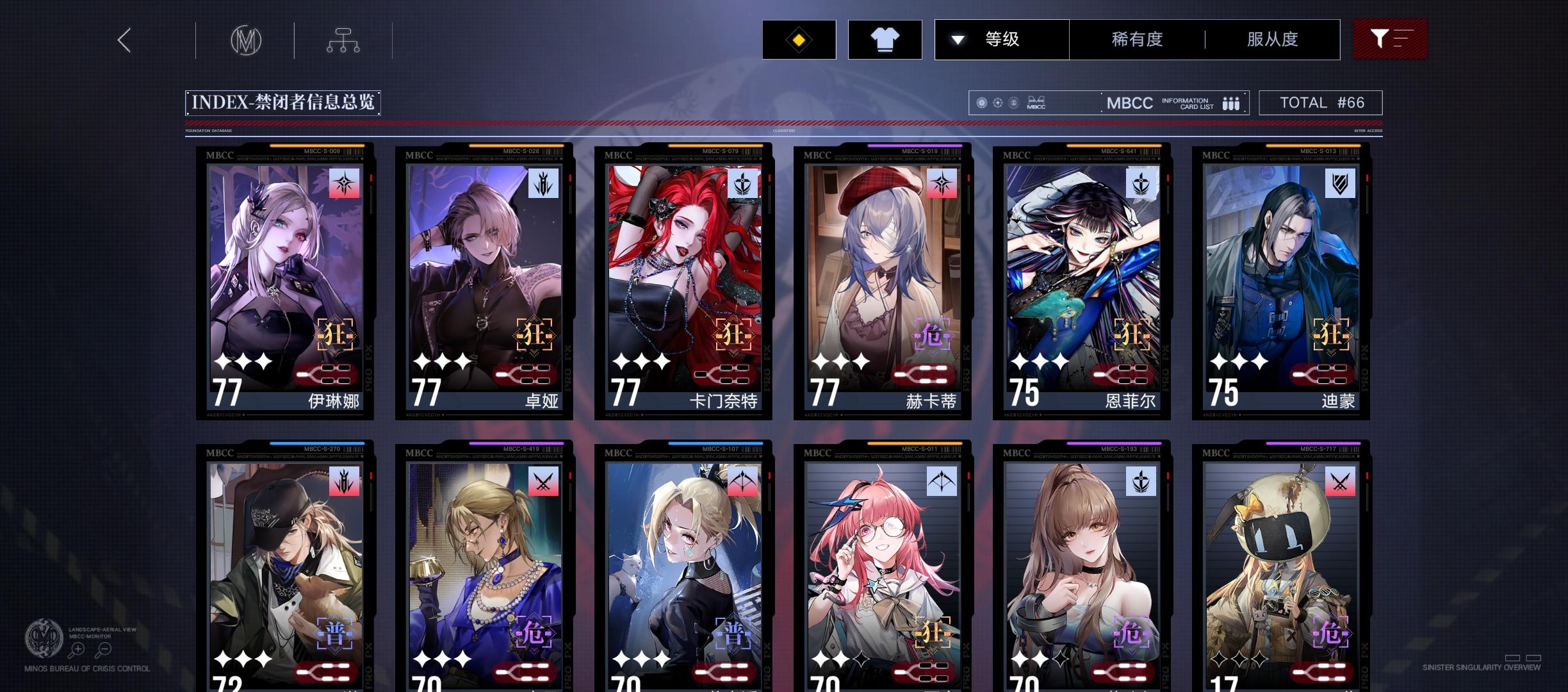Click the zoom-in magnifier icon bottom left
Viewport: 1568px width, 692px height.
(78, 648)
